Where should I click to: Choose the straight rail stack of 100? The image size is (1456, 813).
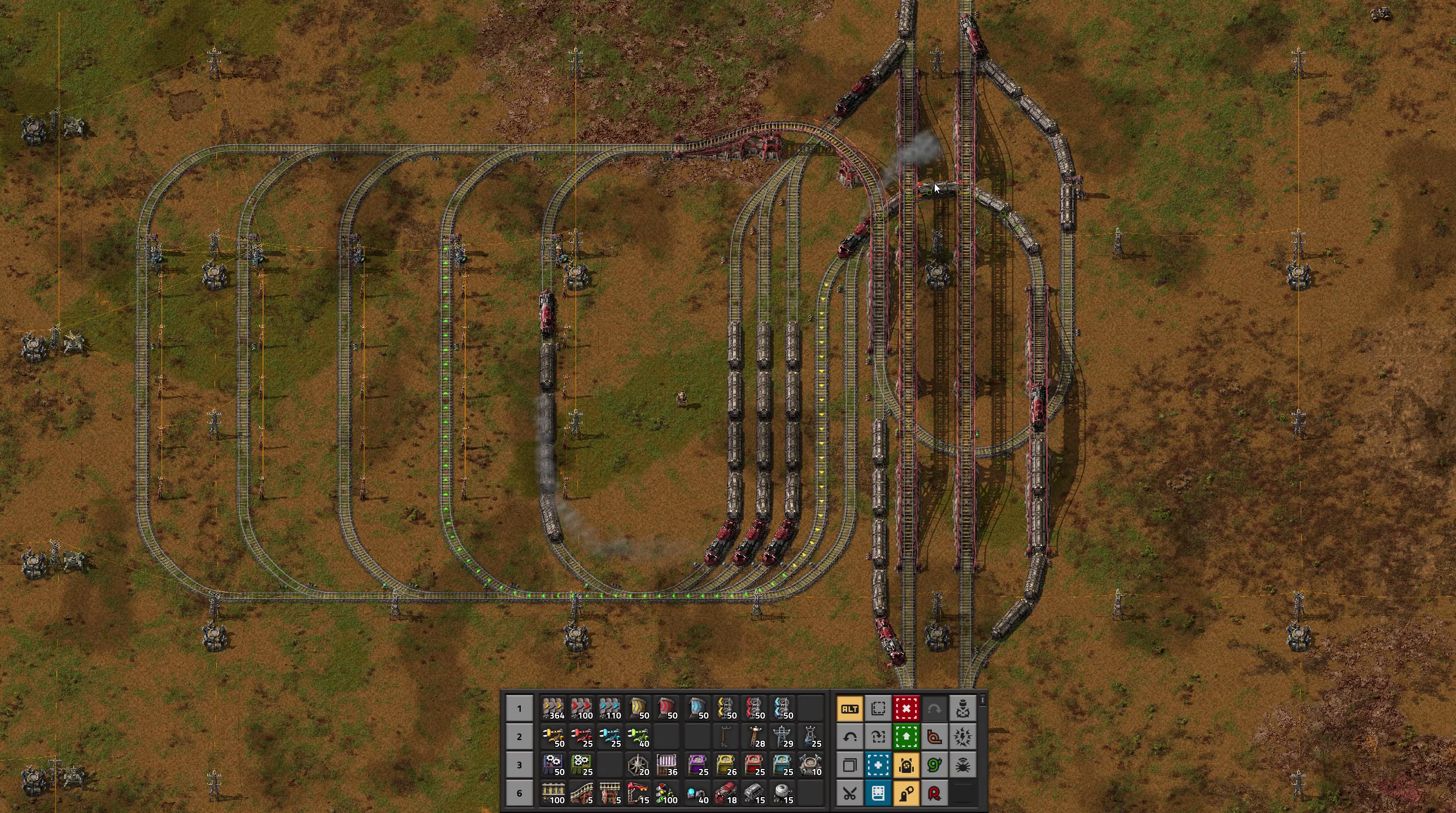coord(553,793)
